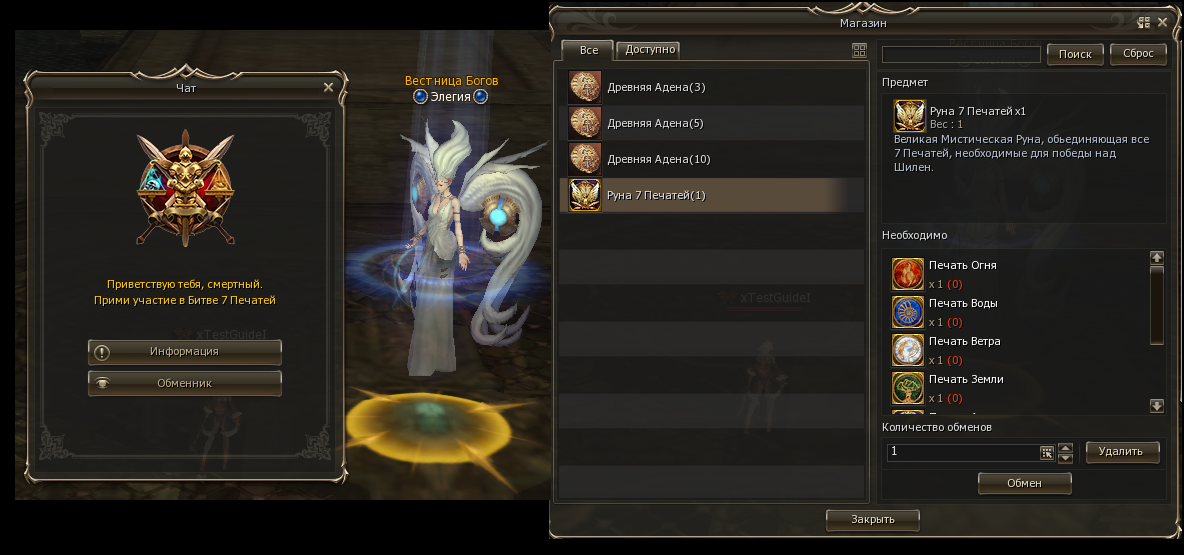This screenshot has width=1184, height=555.
Task: Click the requirements list scroll-down arrow
Action: 1157,406
